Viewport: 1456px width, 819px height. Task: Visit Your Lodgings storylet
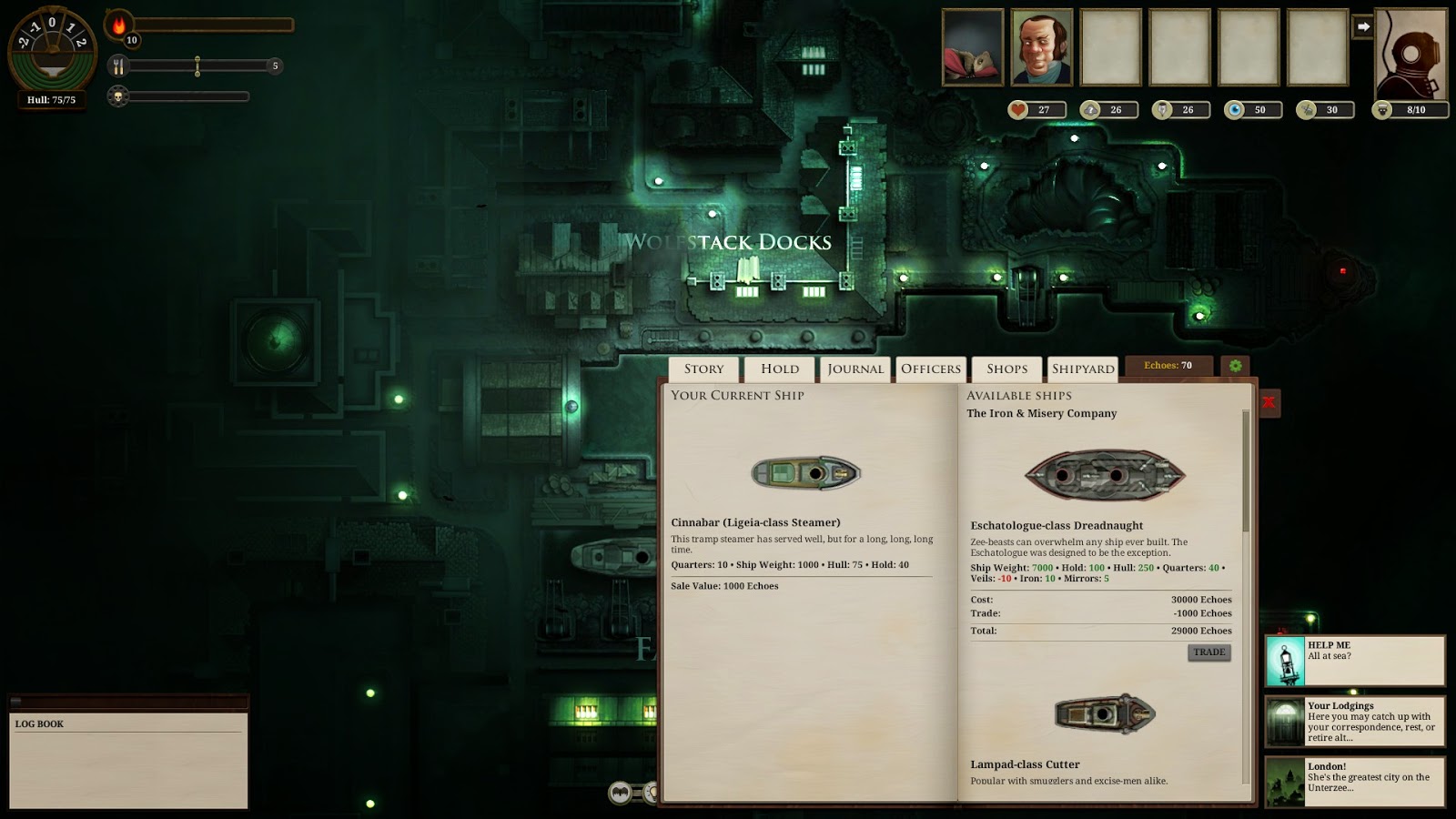coord(1354,722)
